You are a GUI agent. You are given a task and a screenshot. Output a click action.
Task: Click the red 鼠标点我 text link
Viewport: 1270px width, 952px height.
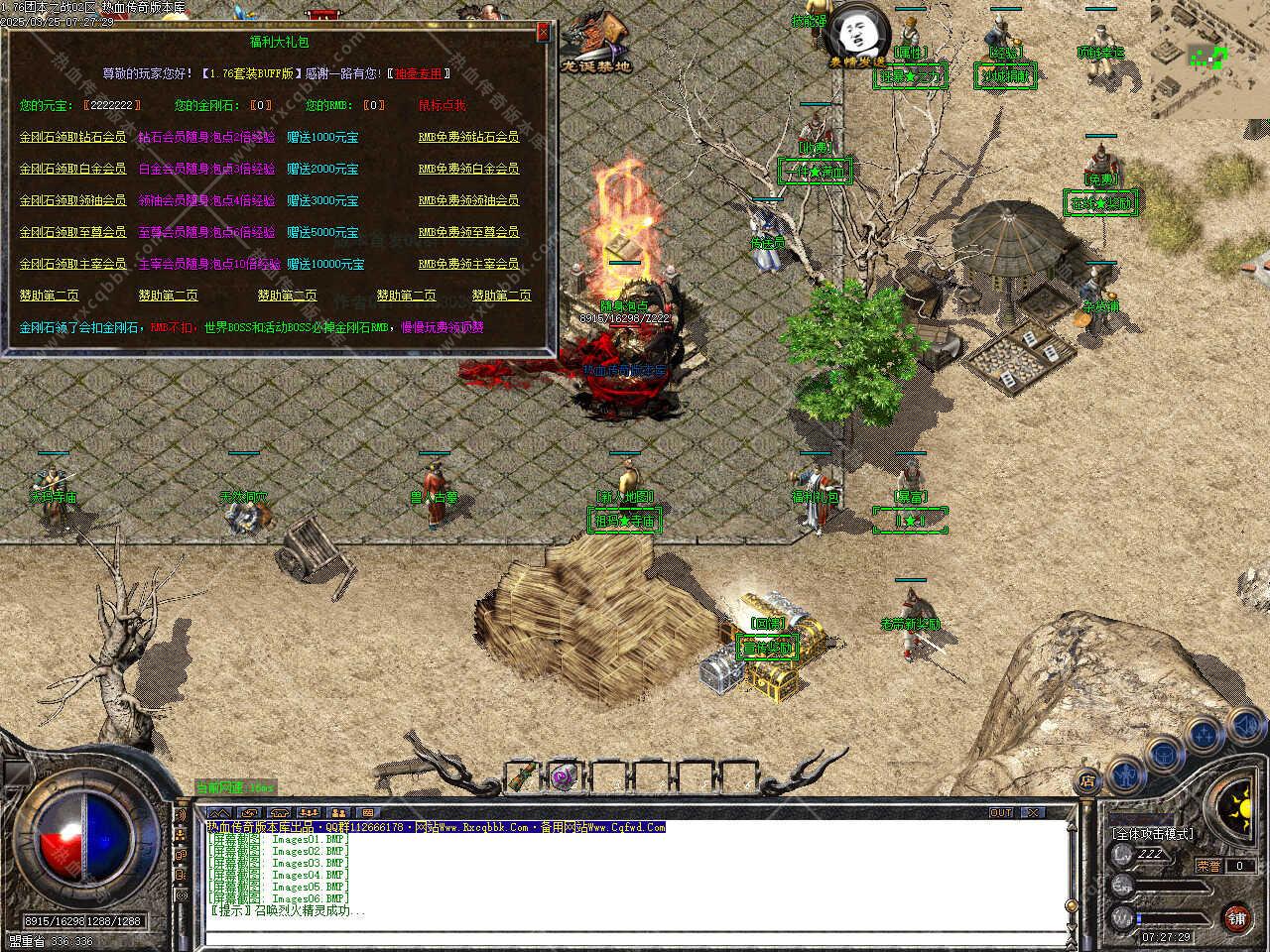point(443,105)
